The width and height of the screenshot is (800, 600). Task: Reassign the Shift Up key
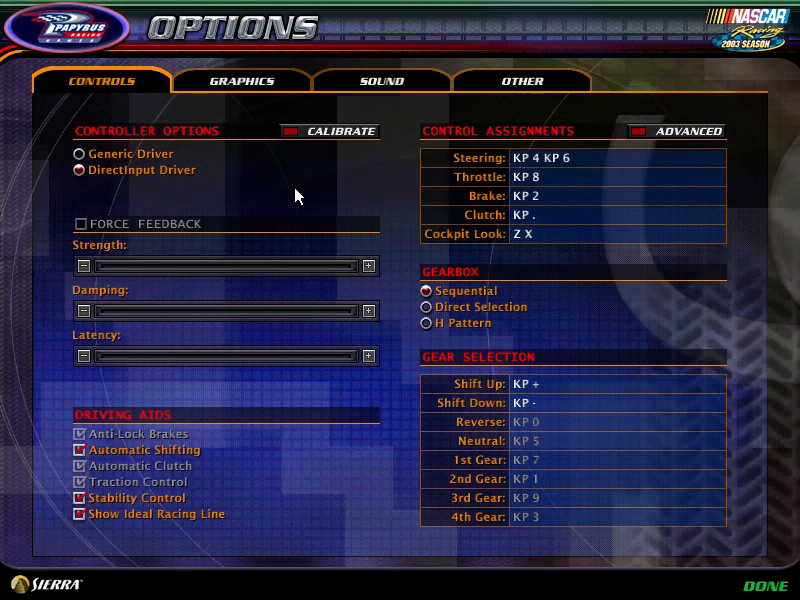(x=616, y=384)
